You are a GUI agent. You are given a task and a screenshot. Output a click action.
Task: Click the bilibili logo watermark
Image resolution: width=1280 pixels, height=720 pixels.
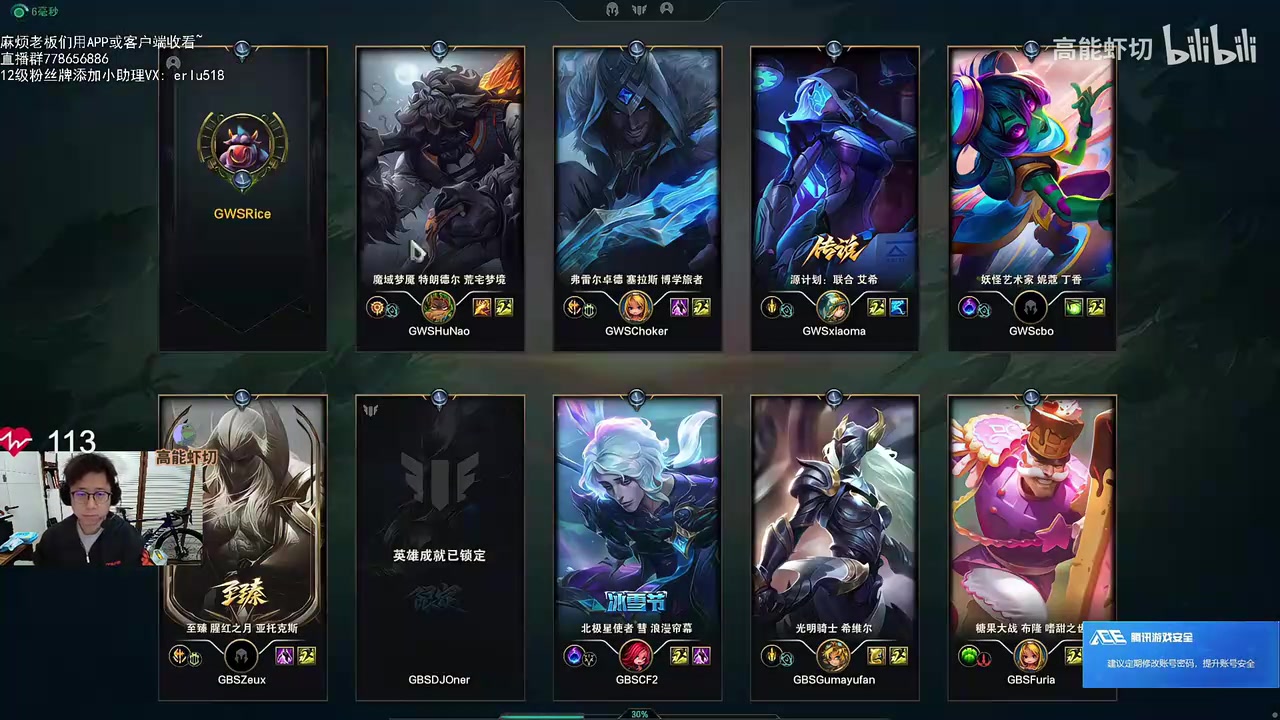click(x=1209, y=47)
